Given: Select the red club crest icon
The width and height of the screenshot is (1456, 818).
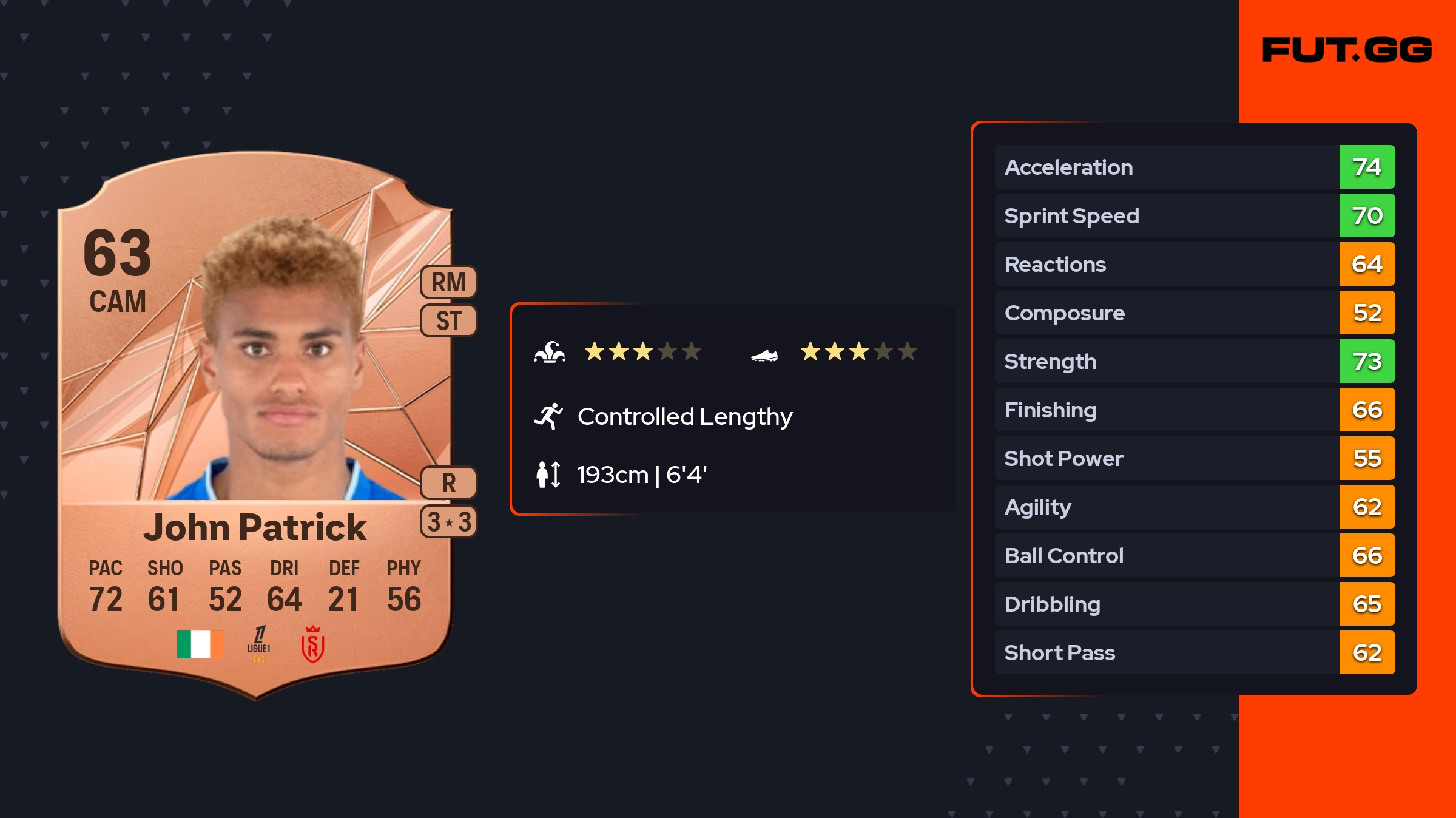Looking at the screenshot, I should (x=312, y=644).
